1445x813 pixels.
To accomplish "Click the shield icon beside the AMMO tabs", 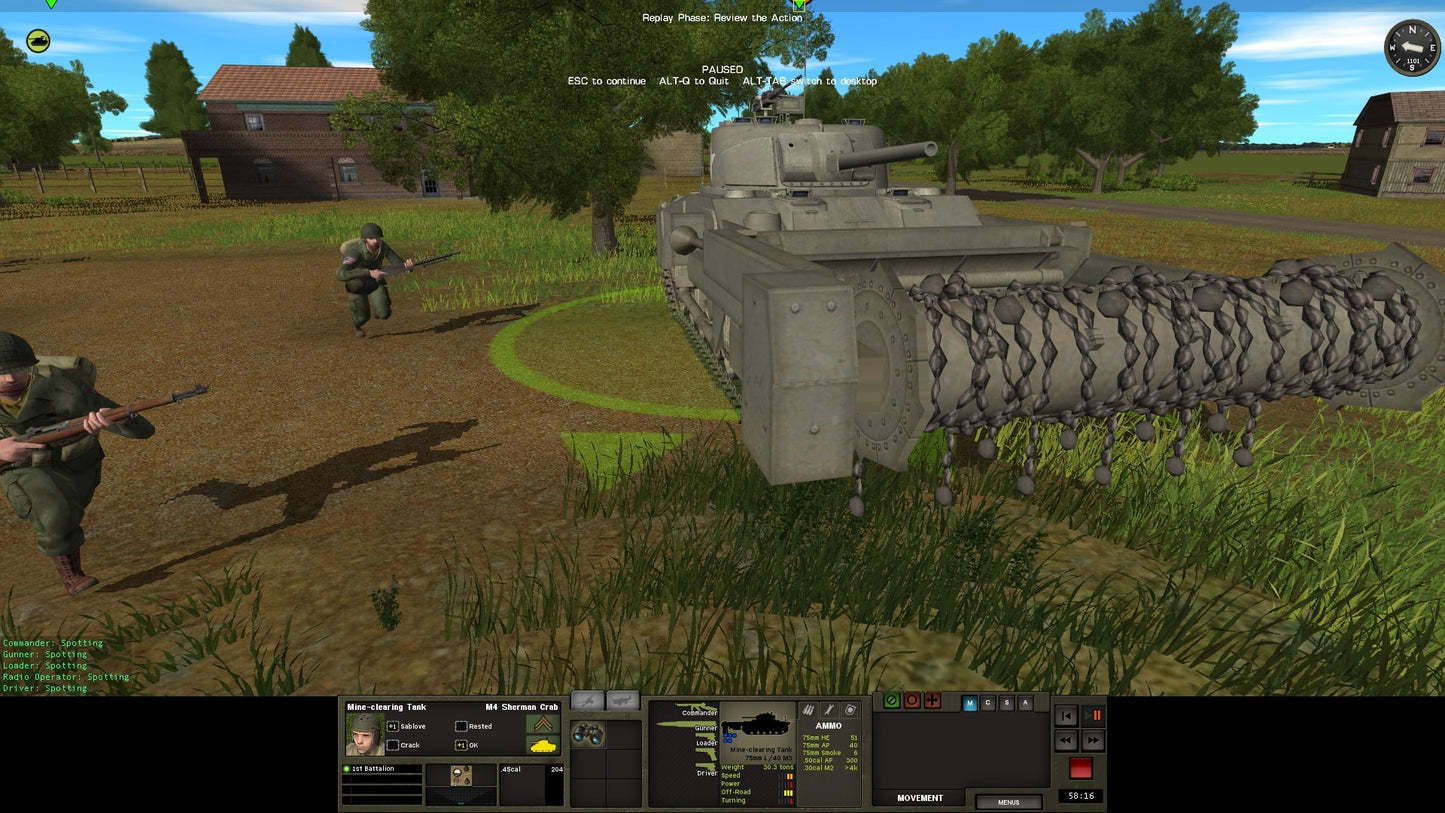I will (x=848, y=710).
